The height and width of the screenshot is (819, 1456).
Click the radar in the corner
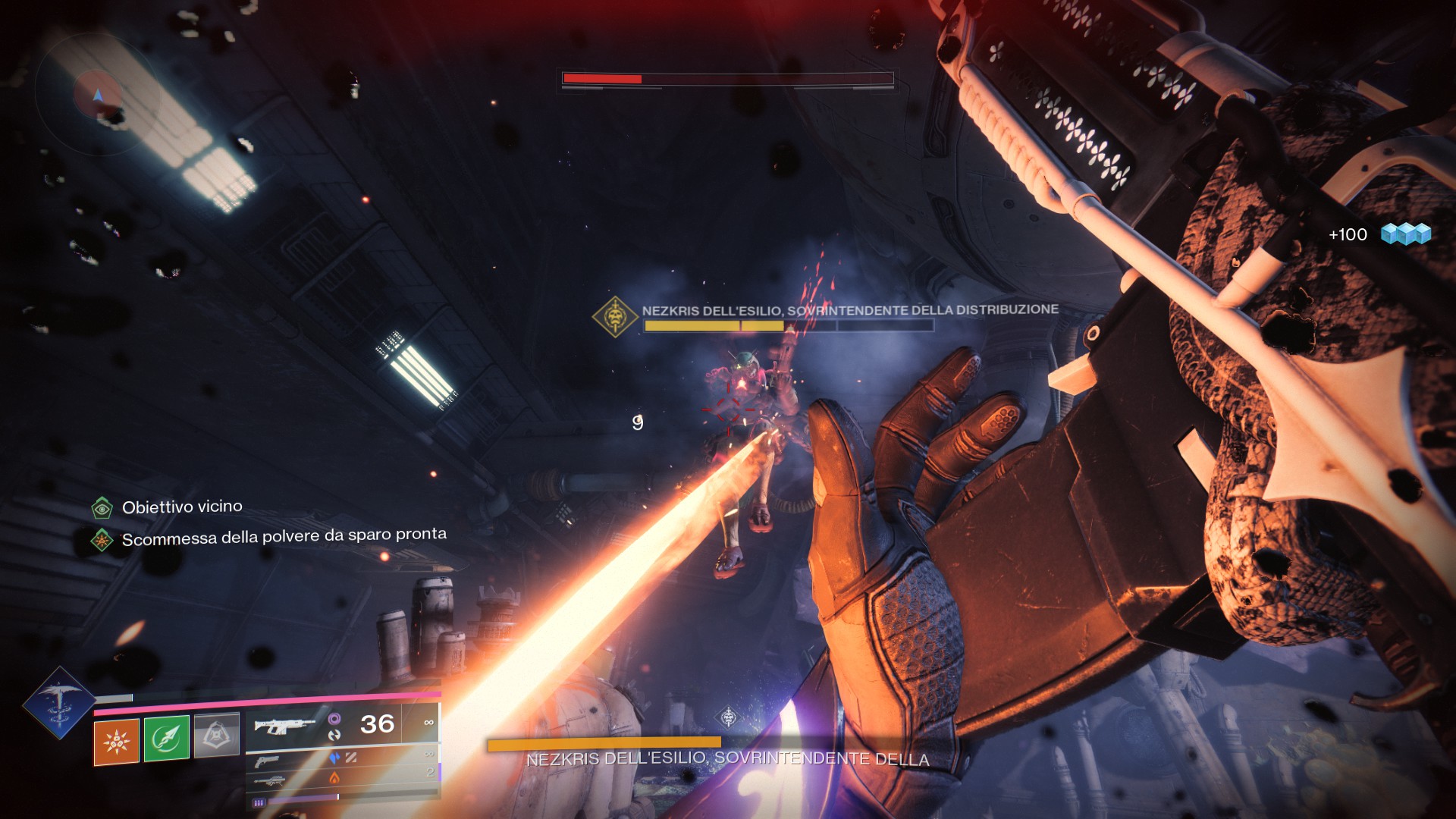click(97, 94)
